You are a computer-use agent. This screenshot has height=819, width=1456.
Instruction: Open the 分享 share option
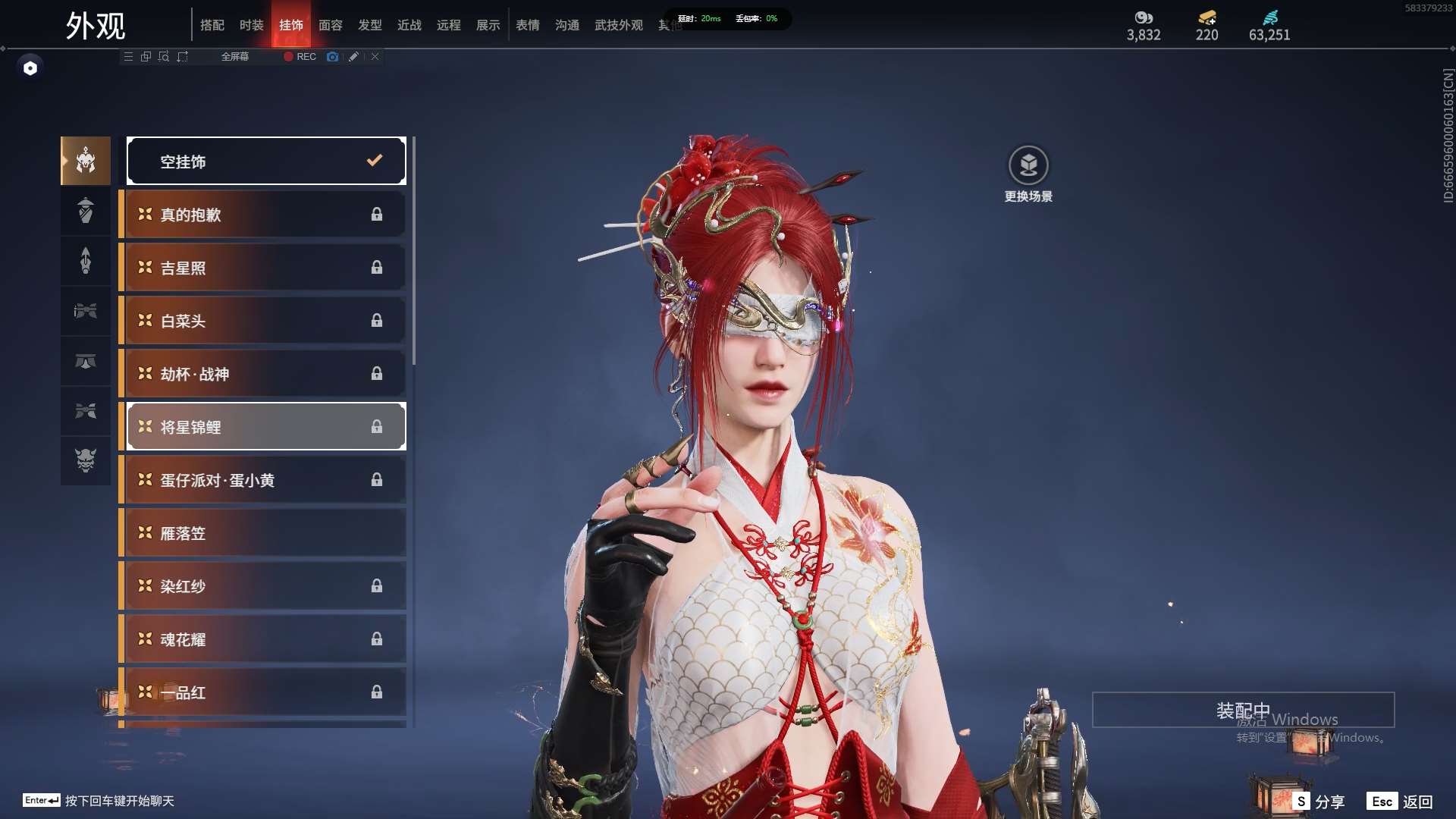click(1319, 802)
